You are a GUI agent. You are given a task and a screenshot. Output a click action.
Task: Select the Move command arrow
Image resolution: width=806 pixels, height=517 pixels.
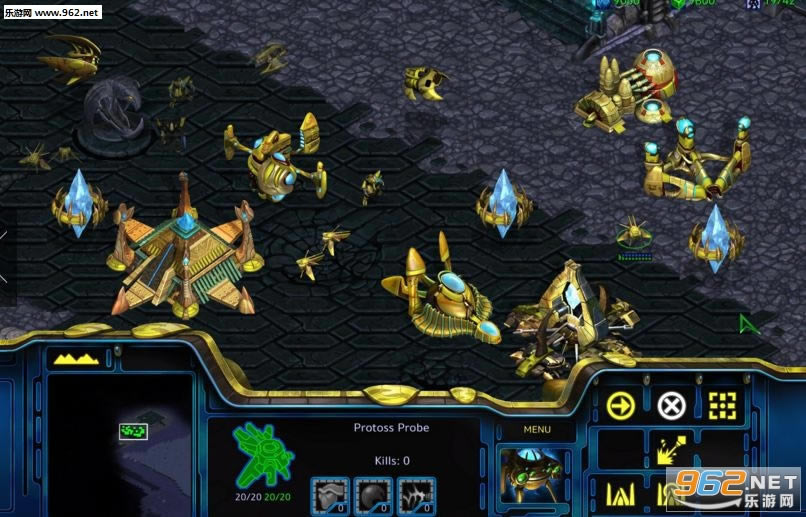pyautogui.click(x=621, y=405)
